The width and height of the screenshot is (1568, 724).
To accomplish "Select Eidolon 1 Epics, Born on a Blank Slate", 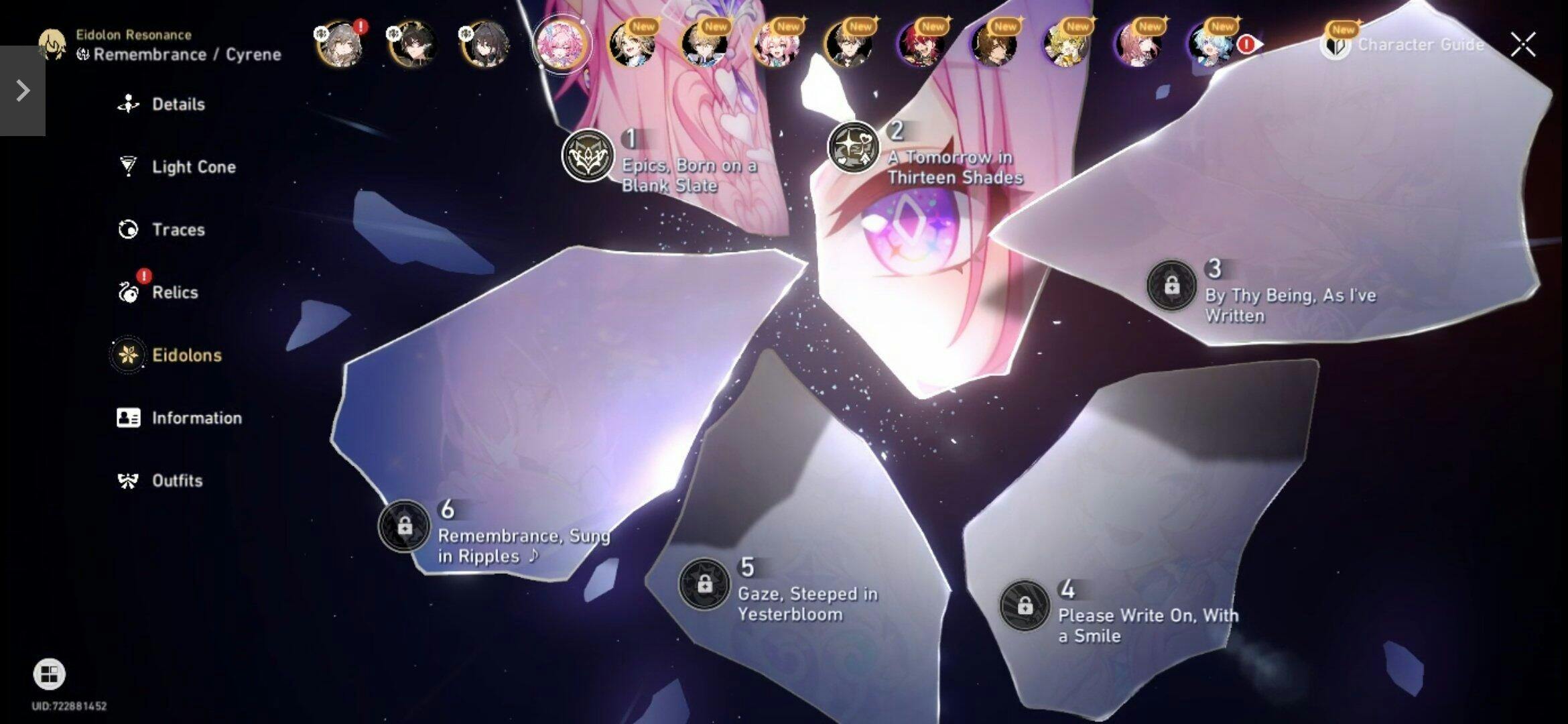I will 588,156.
